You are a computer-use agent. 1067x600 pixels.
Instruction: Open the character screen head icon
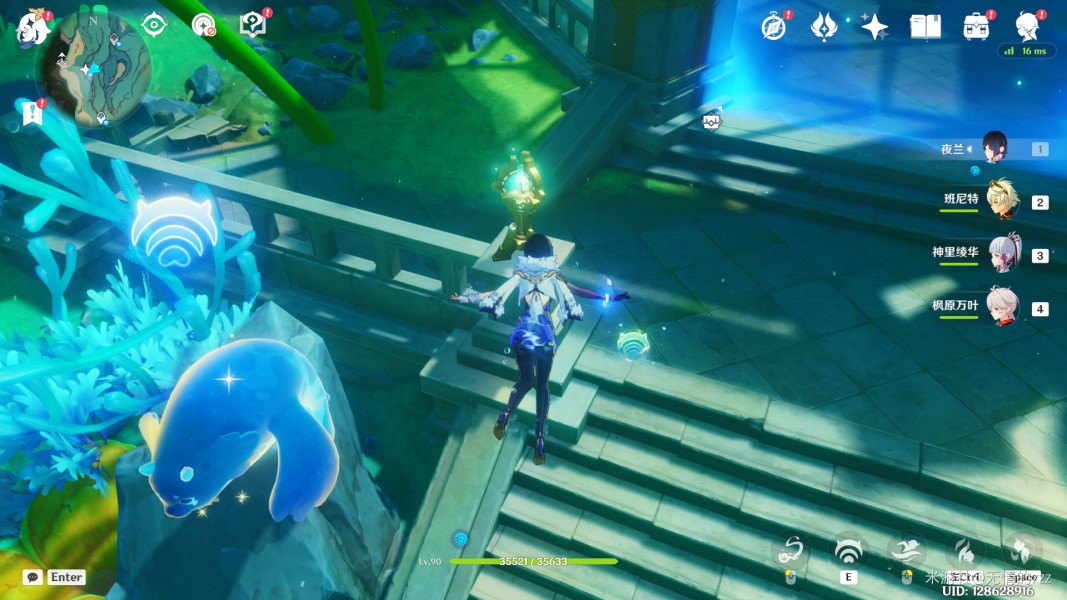point(1026,25)
